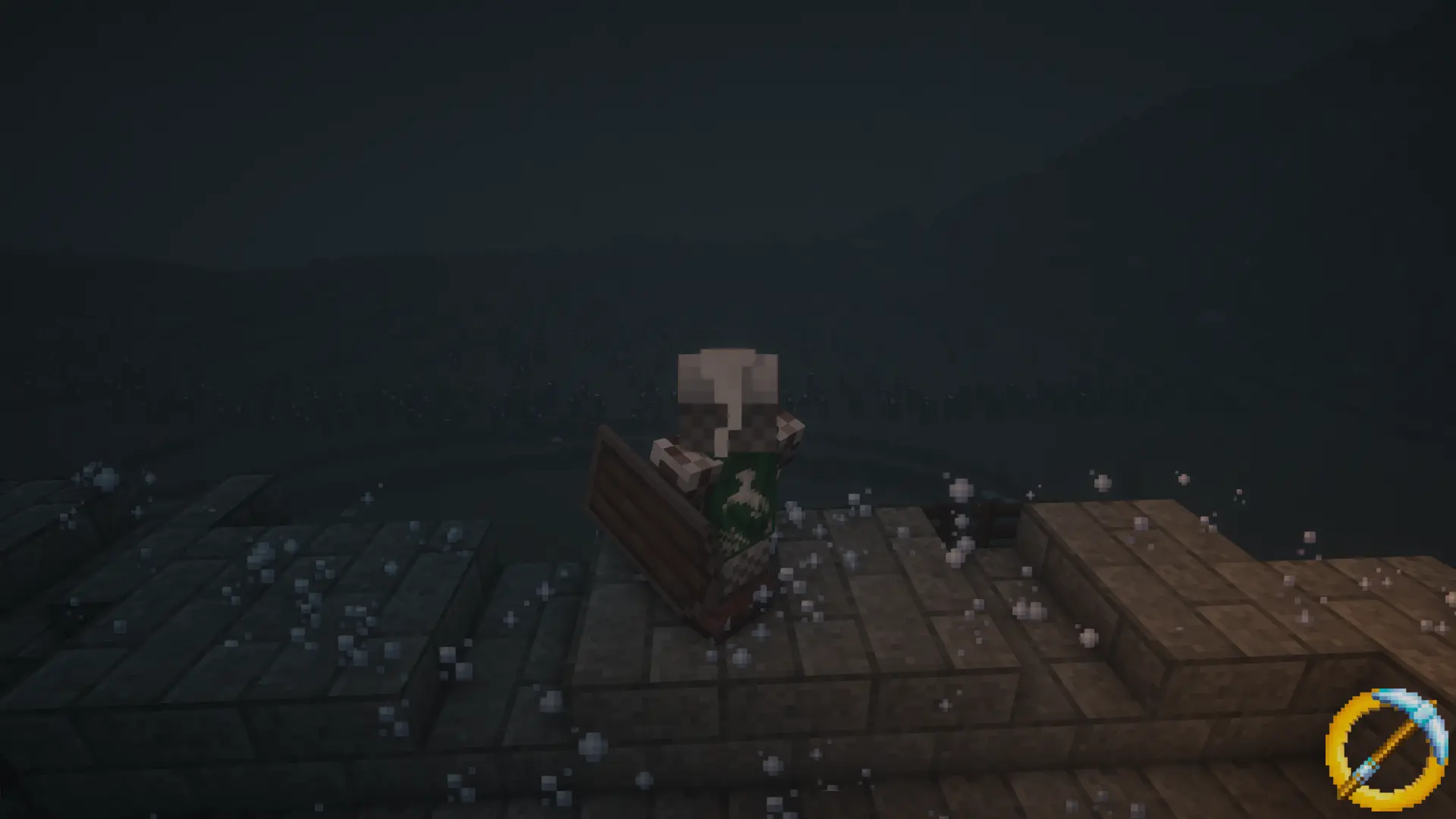Select the illager's checkered dark hood
Screen dimensions: 1456x819
pos(701,416)
